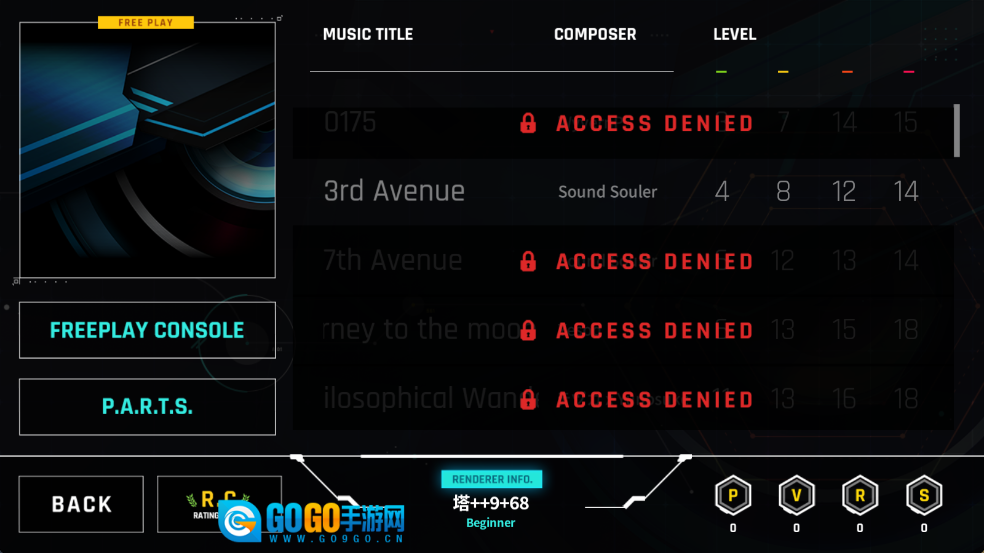Open the P.A.R.T.S. menu
This screenshot has width=984, height=553.
[x=147, y=407]
